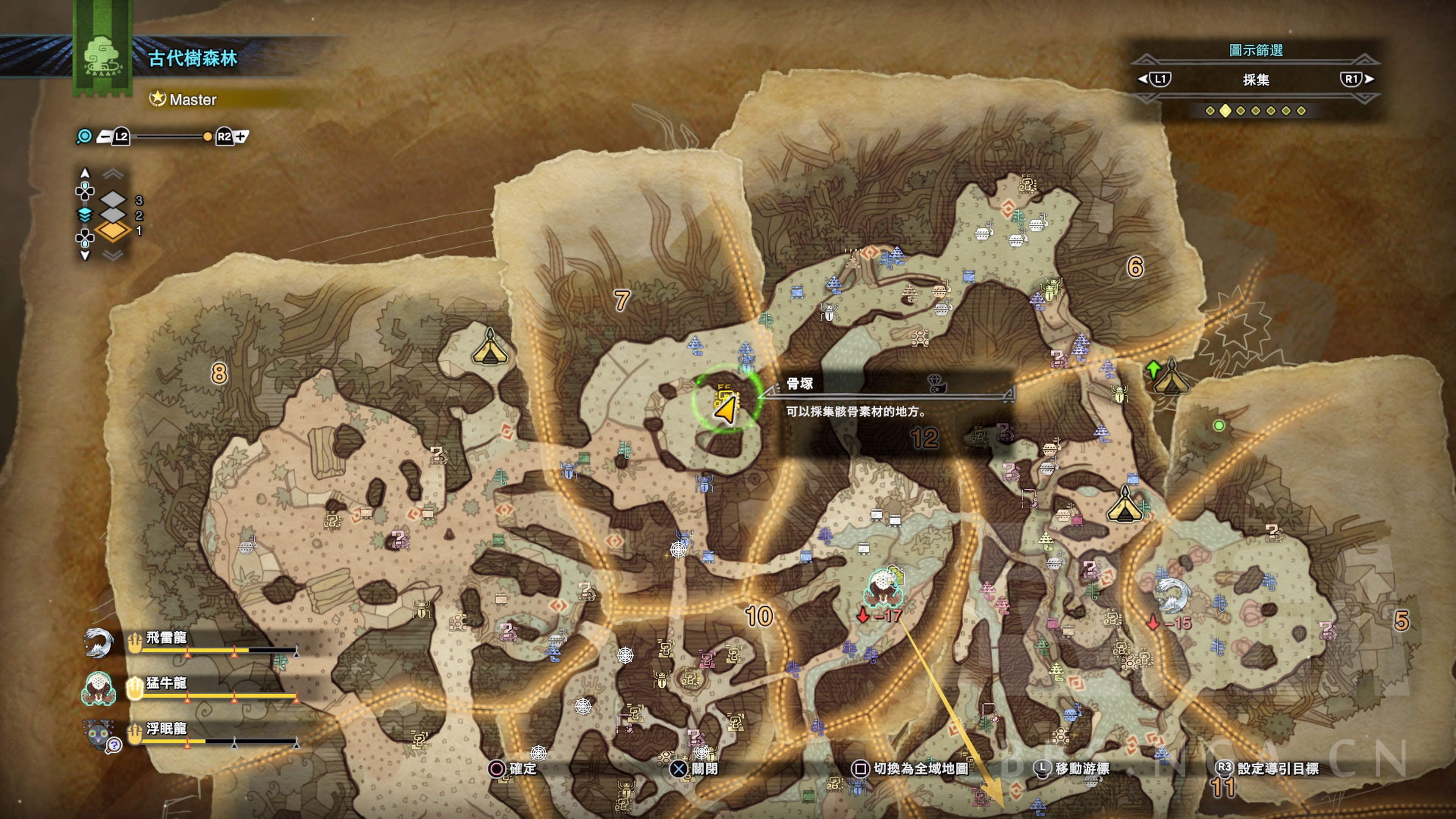
Task: Click the 關閉 close option
Action: click(695, 769)
